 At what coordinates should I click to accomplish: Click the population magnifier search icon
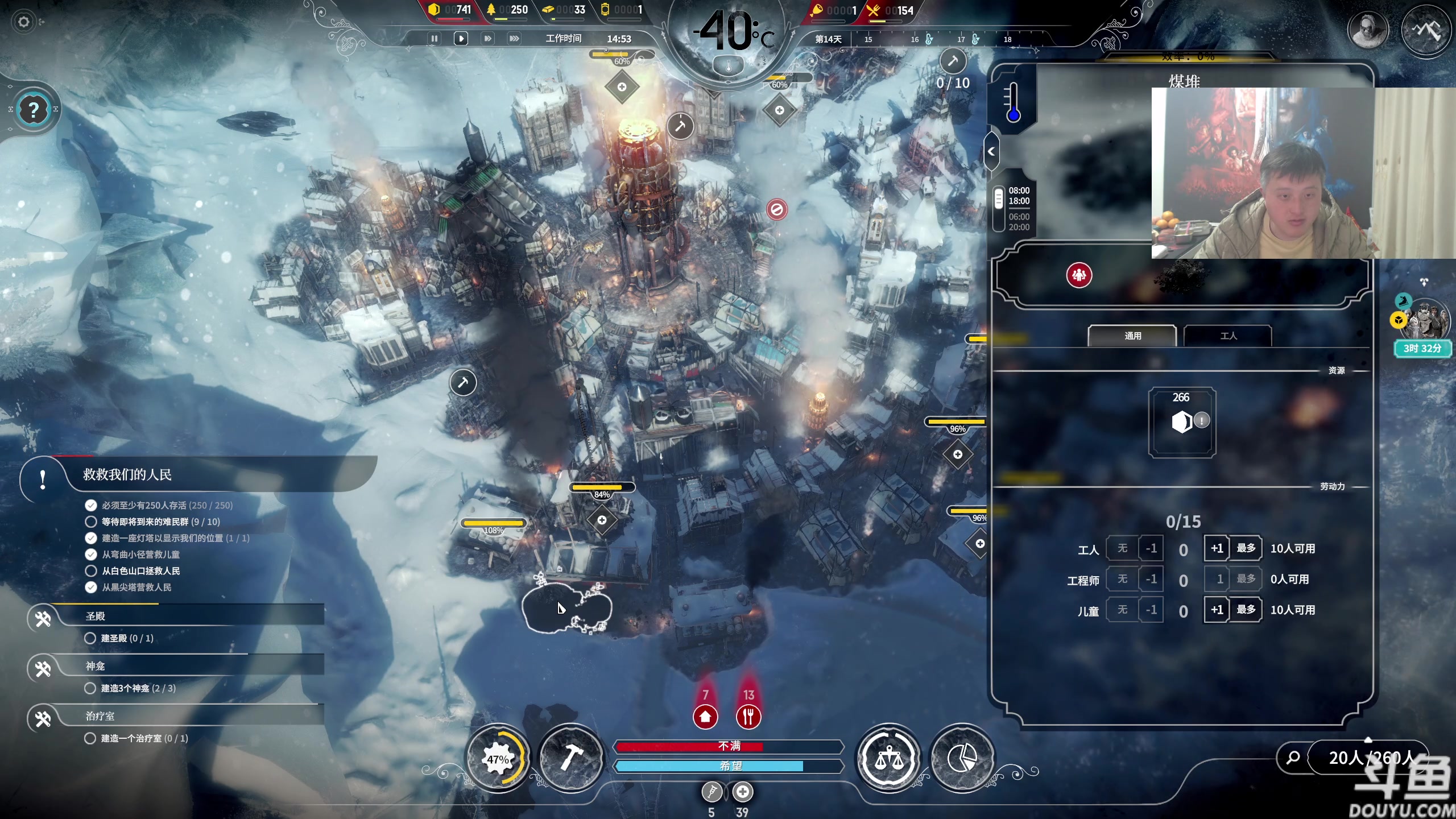(x=1293, y=758)
